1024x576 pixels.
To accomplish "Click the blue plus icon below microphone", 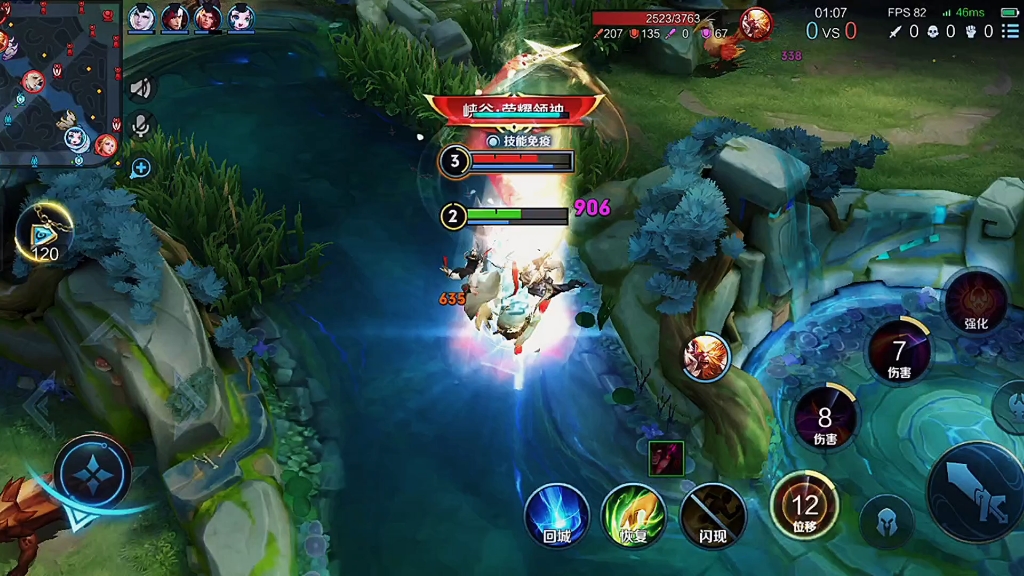I will tap(141, 167).
